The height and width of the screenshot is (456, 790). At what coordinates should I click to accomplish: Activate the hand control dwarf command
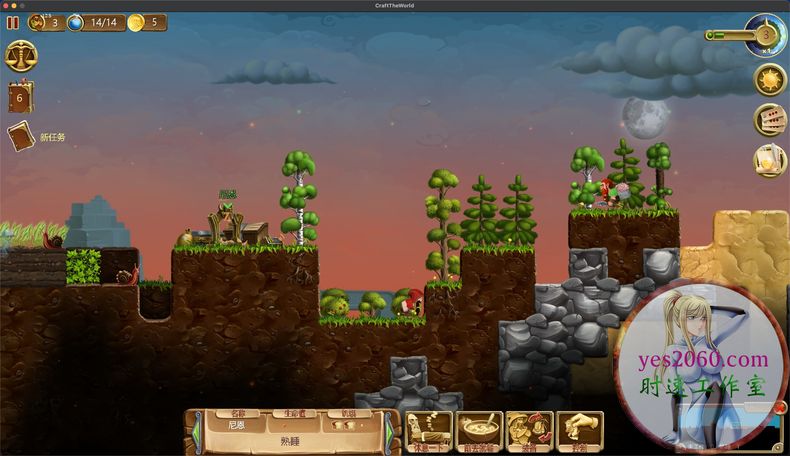[579, 430]
